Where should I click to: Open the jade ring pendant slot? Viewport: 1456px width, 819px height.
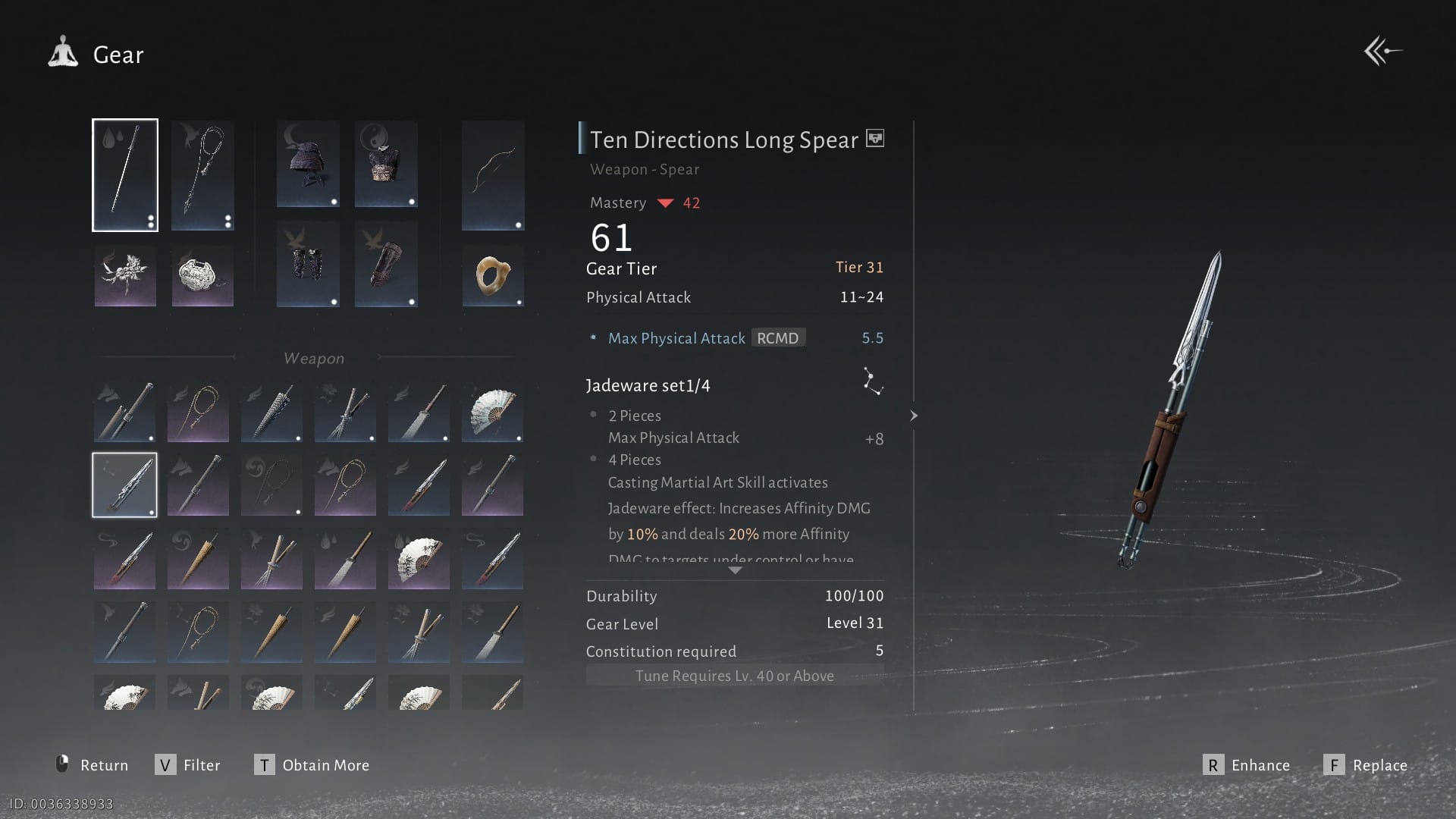[493, 276]
